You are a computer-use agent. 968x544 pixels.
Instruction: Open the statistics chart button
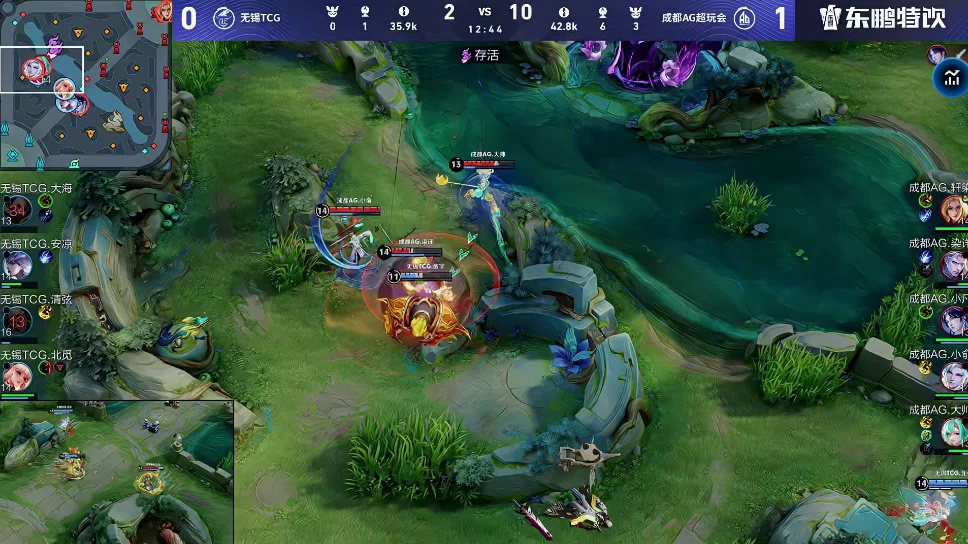point(948,77)
